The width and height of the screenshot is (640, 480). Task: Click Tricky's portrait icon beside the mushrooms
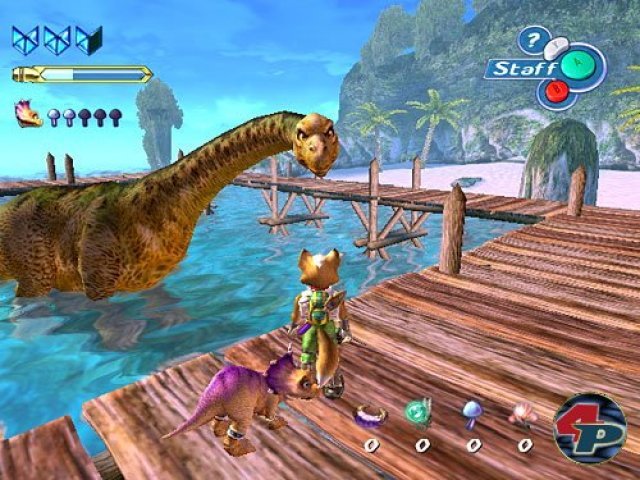(29, 114)
